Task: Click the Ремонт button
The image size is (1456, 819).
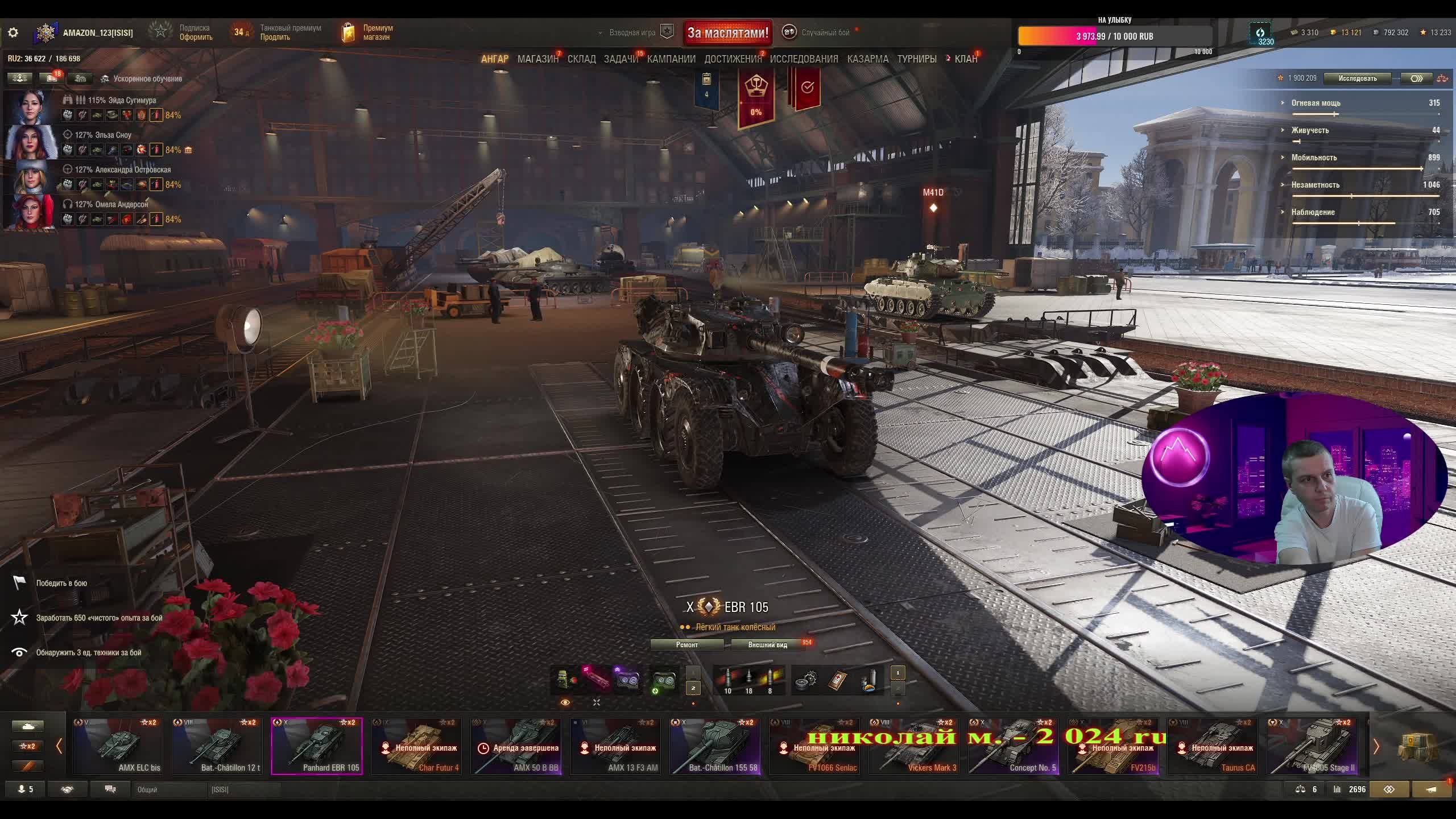Action: click(x=686, y=644)
